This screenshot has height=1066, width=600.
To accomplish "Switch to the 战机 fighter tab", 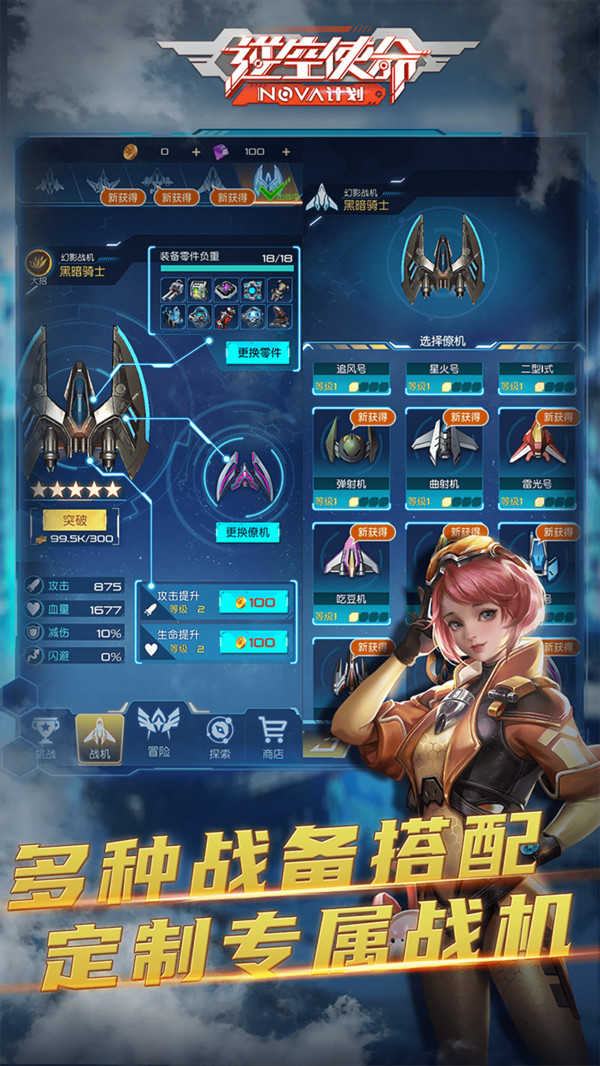I will [x=100, y=738].
